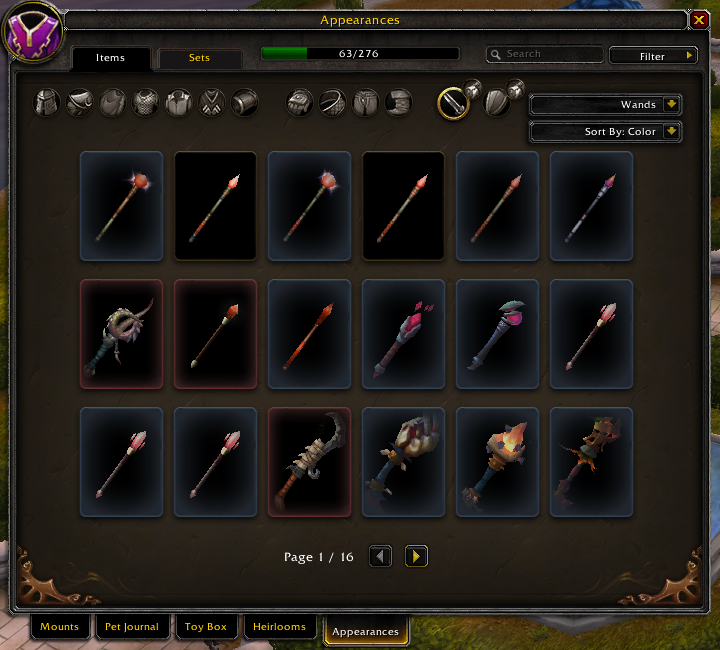Open the Mounts tab
The image size is (720, 650).
coord(60,628)
